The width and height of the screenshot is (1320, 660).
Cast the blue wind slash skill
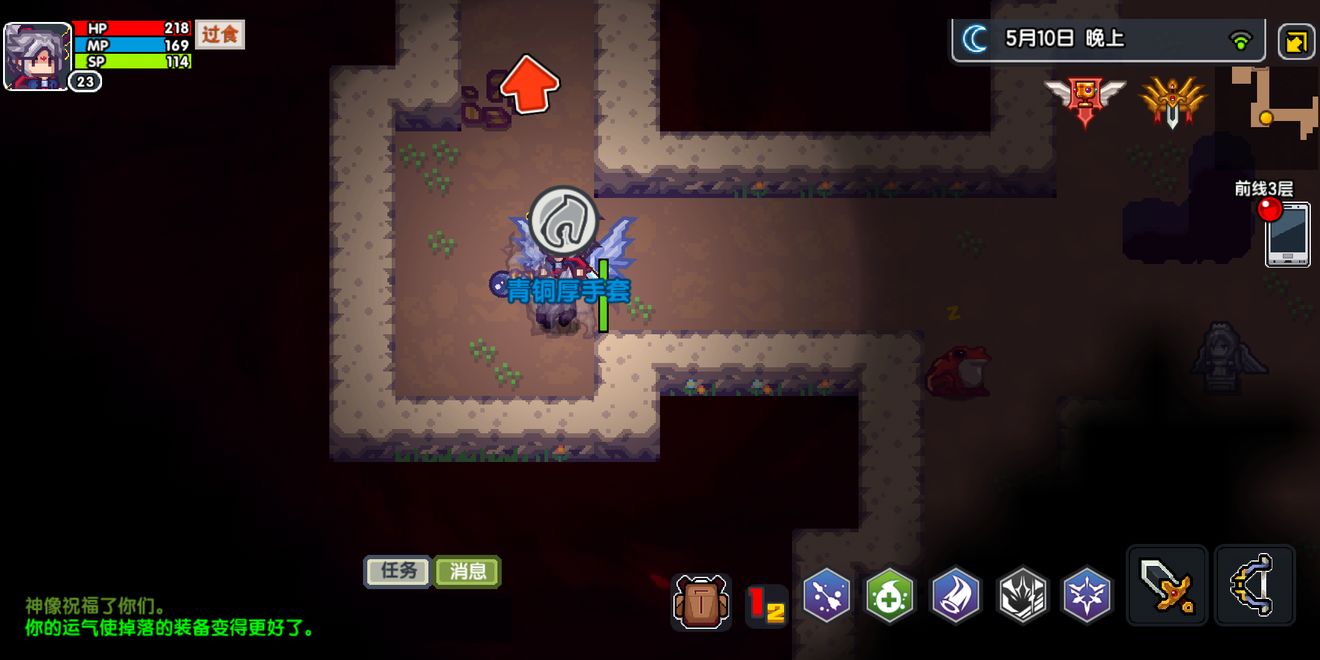[956, 596]
